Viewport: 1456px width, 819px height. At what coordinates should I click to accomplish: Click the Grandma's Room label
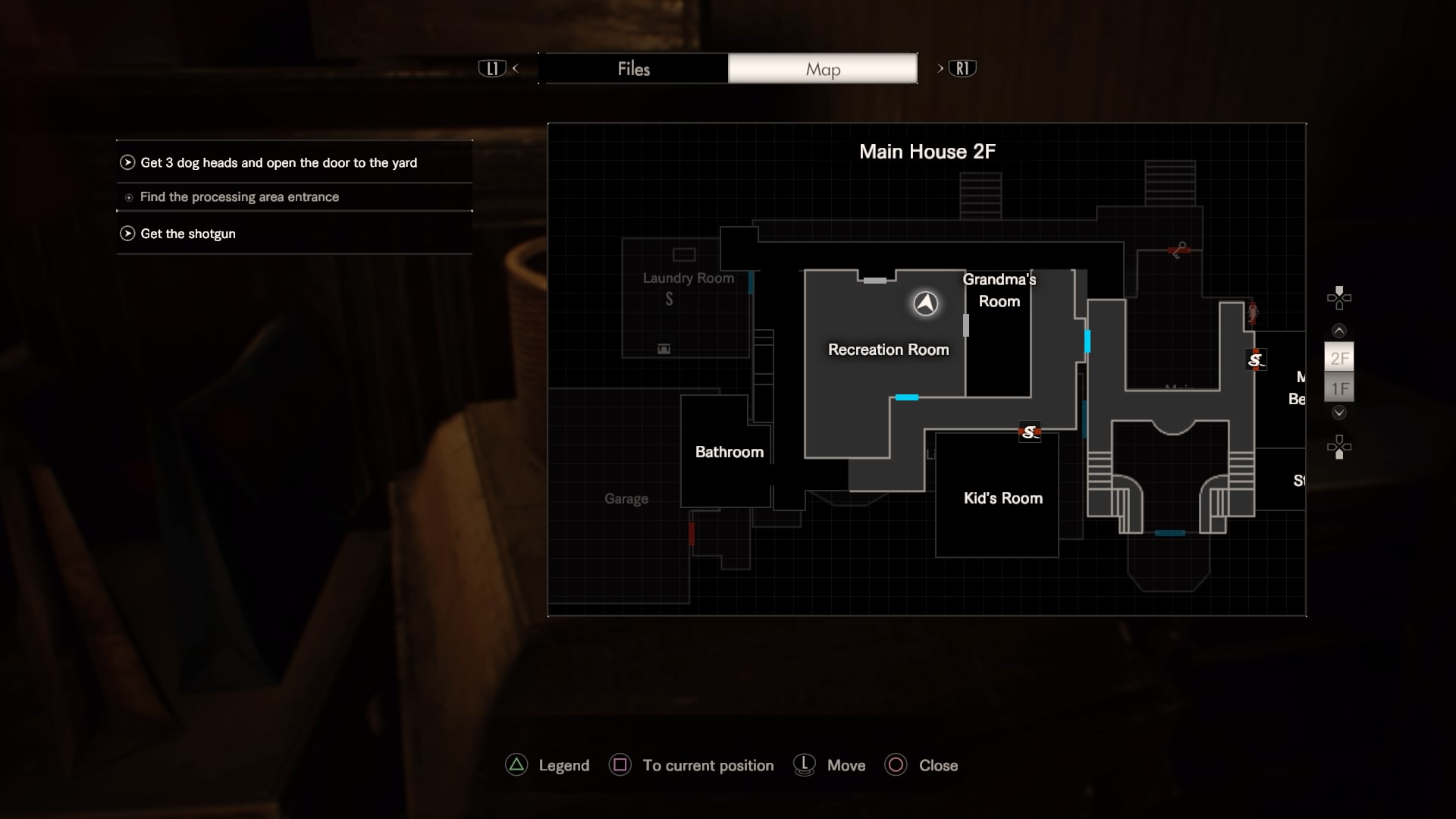(999, 290)
